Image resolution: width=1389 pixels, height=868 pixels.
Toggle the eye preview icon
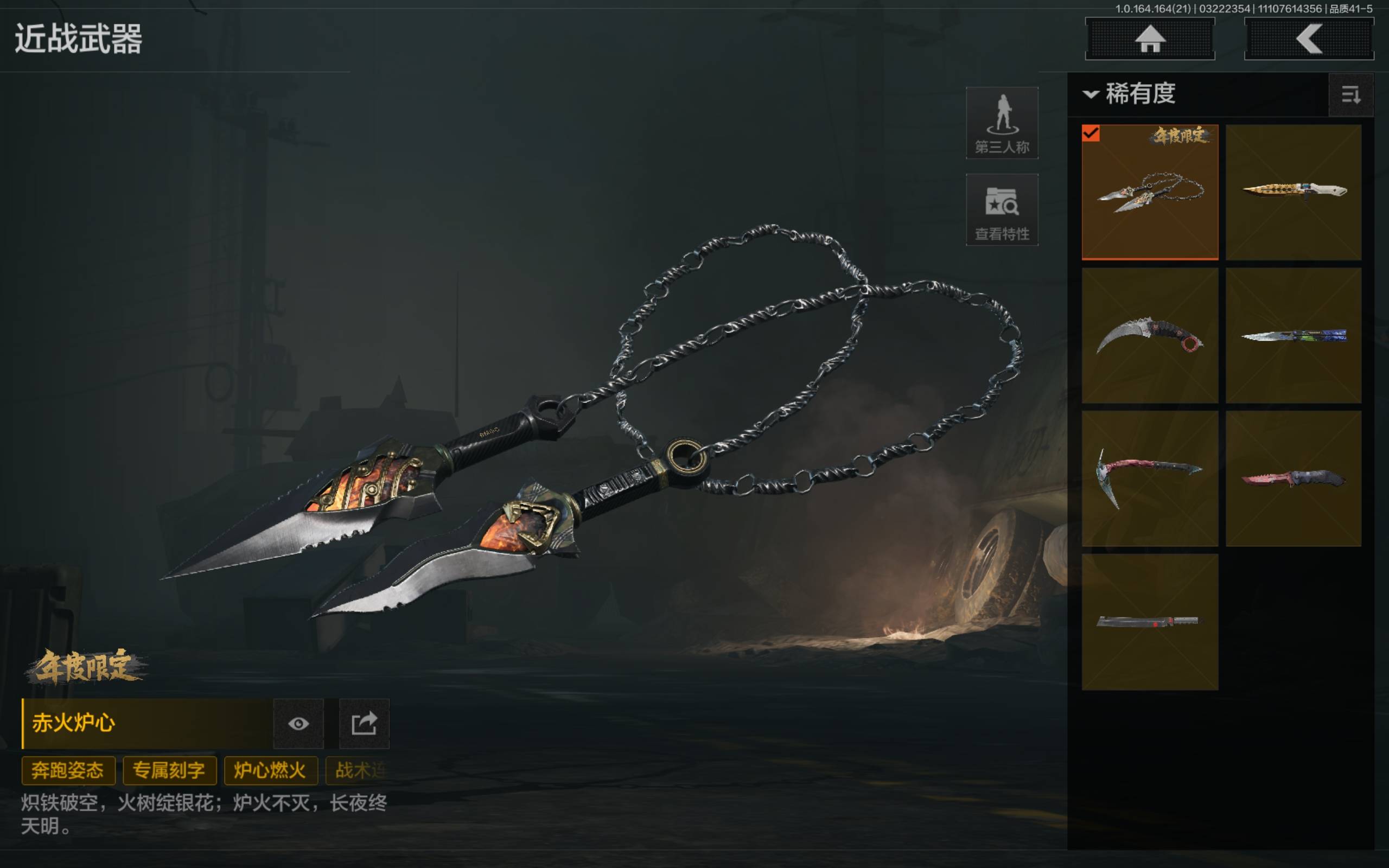point(298,723)
